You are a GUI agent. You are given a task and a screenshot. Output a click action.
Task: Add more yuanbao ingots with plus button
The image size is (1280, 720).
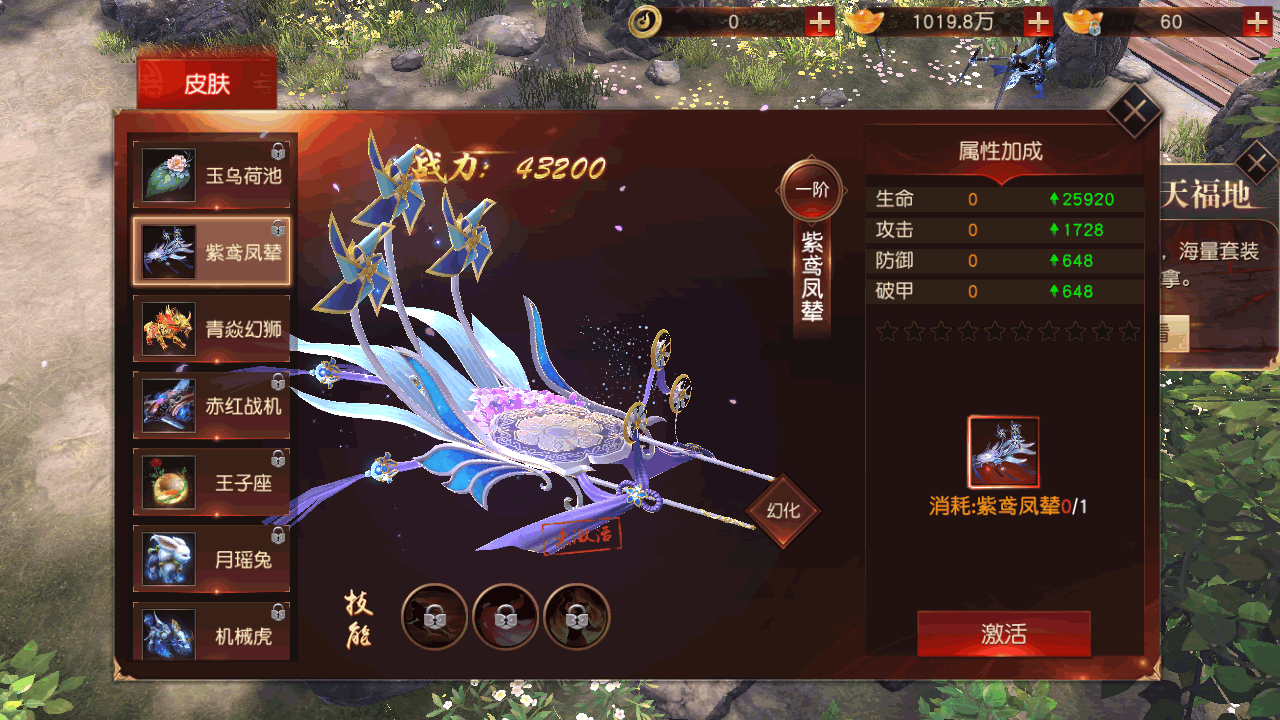pos(1038,22)
